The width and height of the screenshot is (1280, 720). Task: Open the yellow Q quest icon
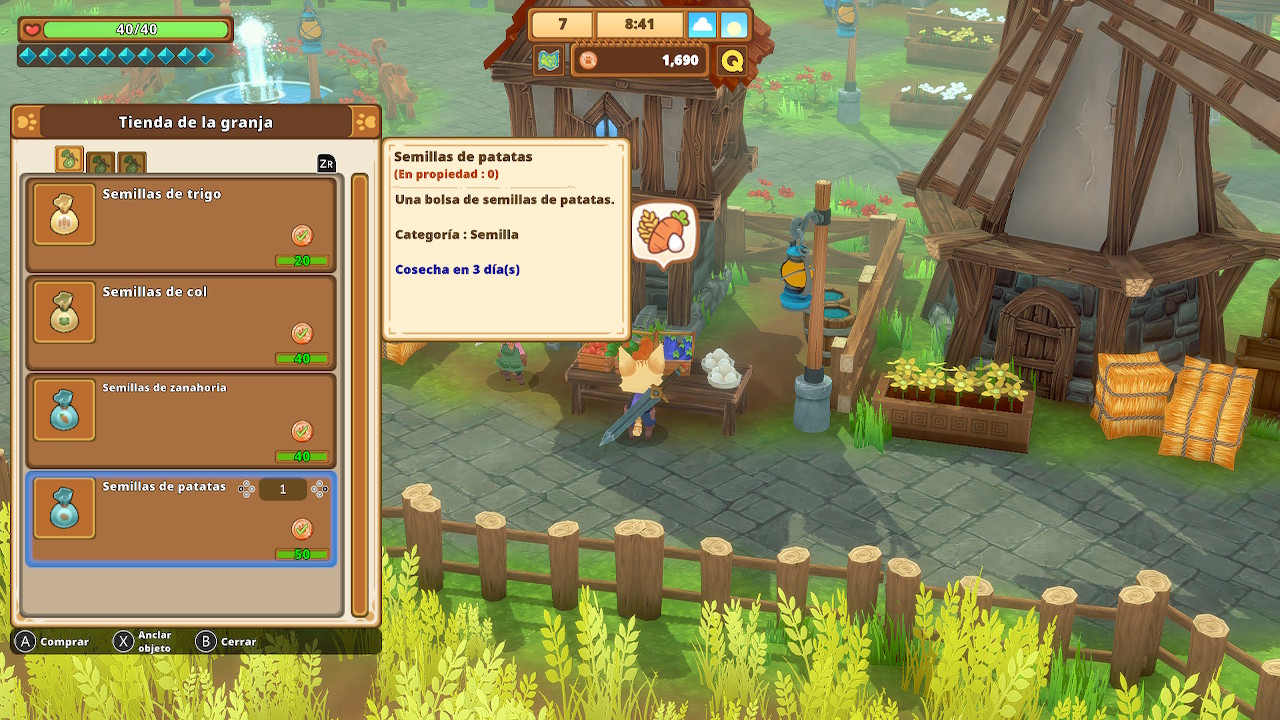point(732,61)
